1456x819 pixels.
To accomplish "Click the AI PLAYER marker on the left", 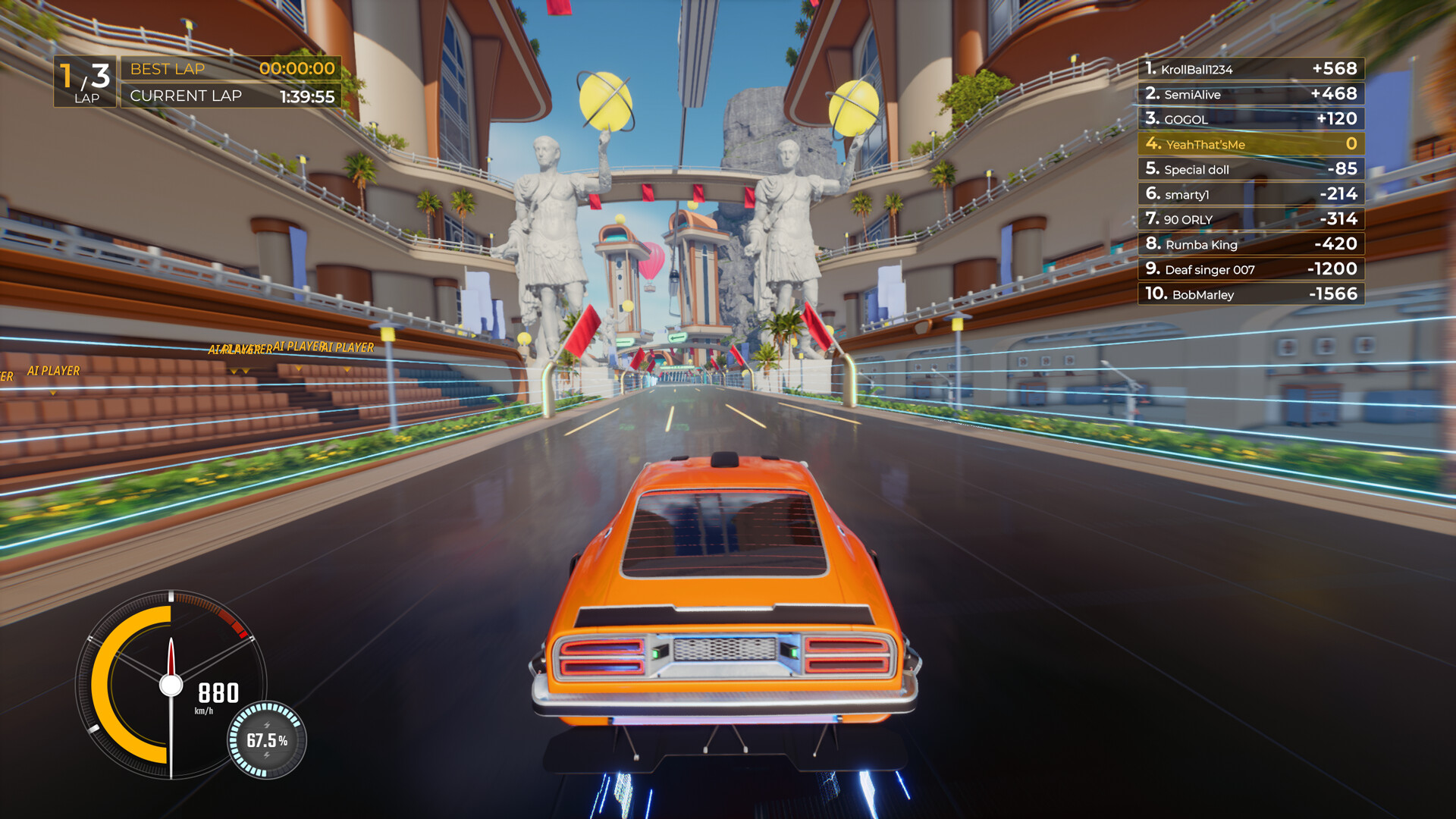I will click(53, 371).
